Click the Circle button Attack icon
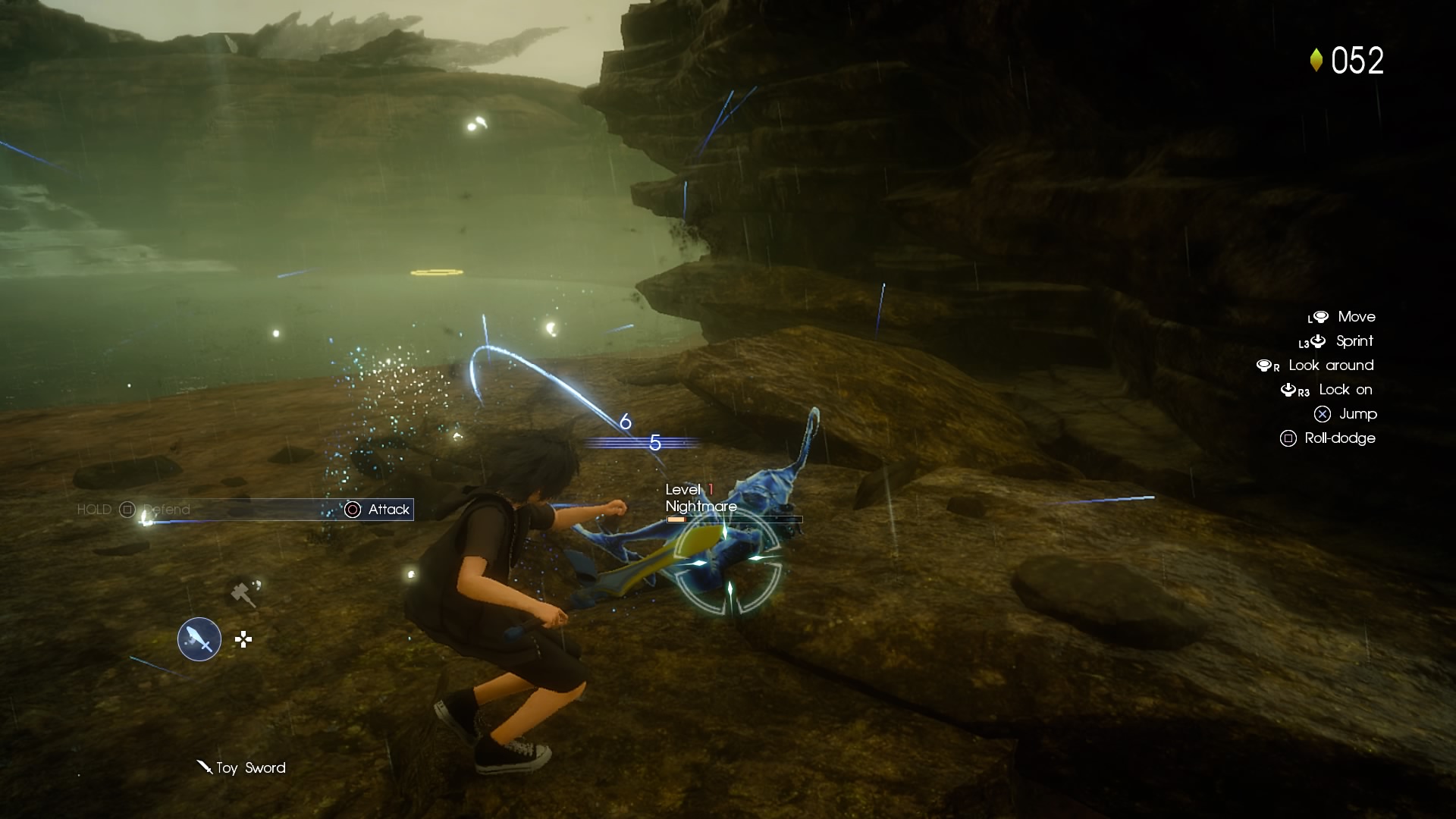 (x=353, y=510)
